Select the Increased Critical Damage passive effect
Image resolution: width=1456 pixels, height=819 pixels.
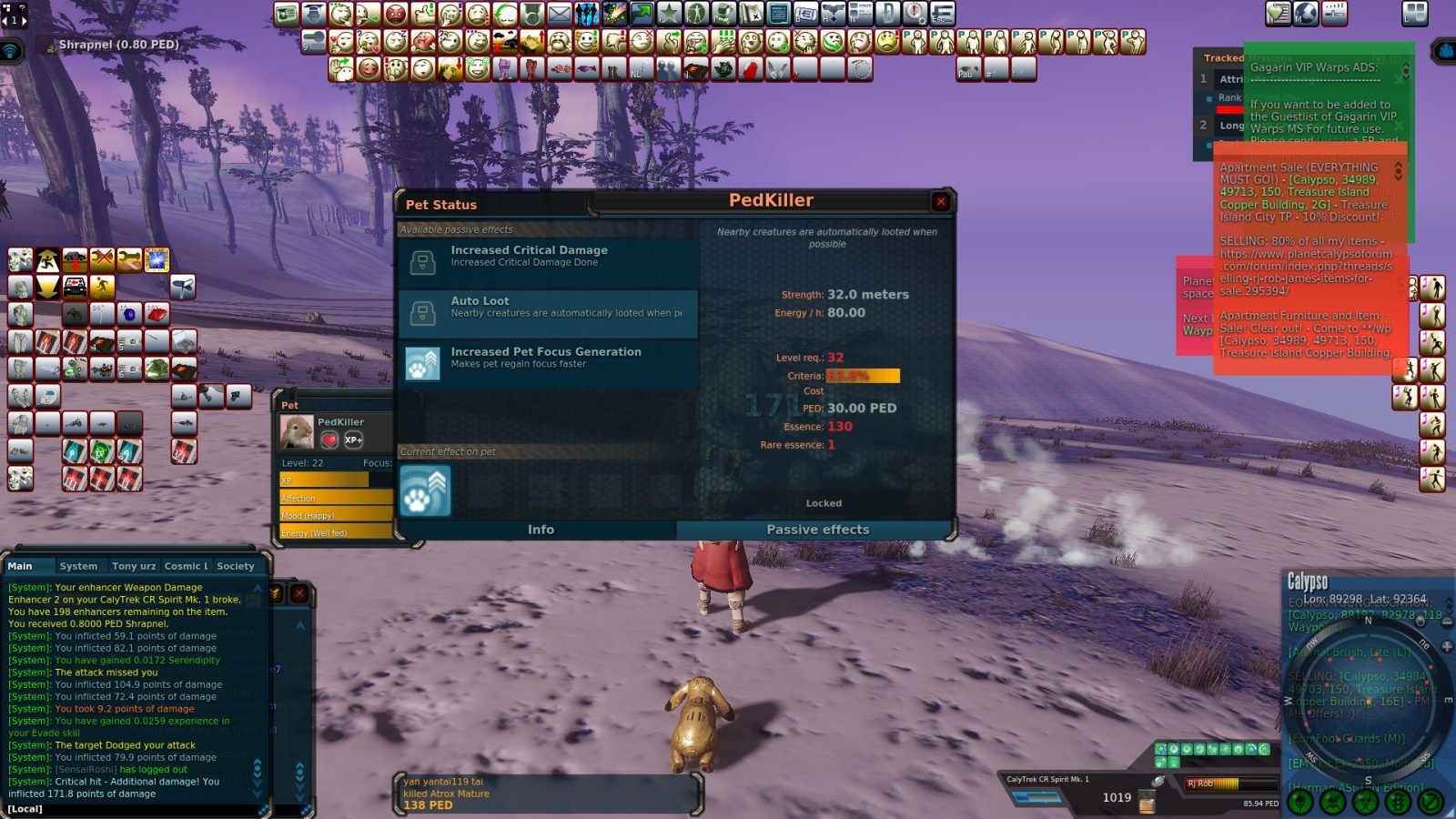point(547,261)
